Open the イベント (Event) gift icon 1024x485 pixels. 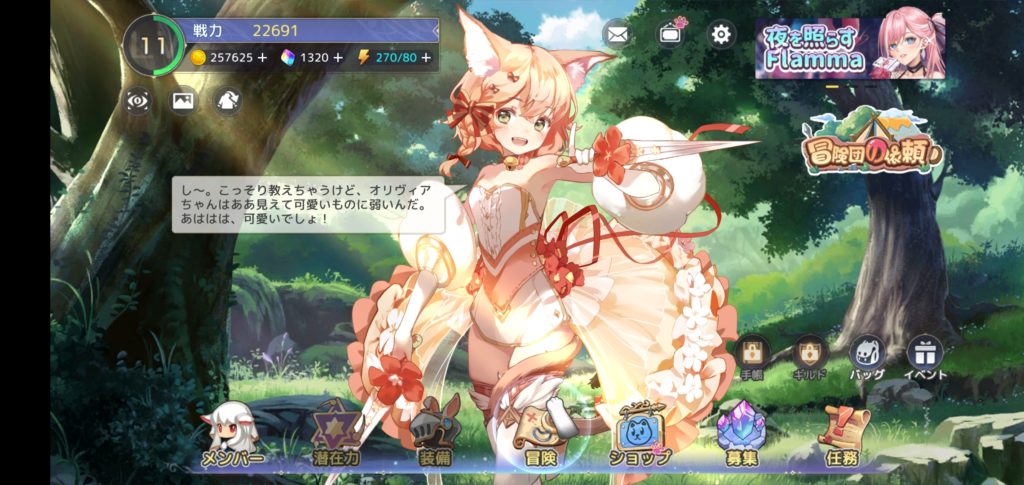pyautogui.click(x=924, y=354)
